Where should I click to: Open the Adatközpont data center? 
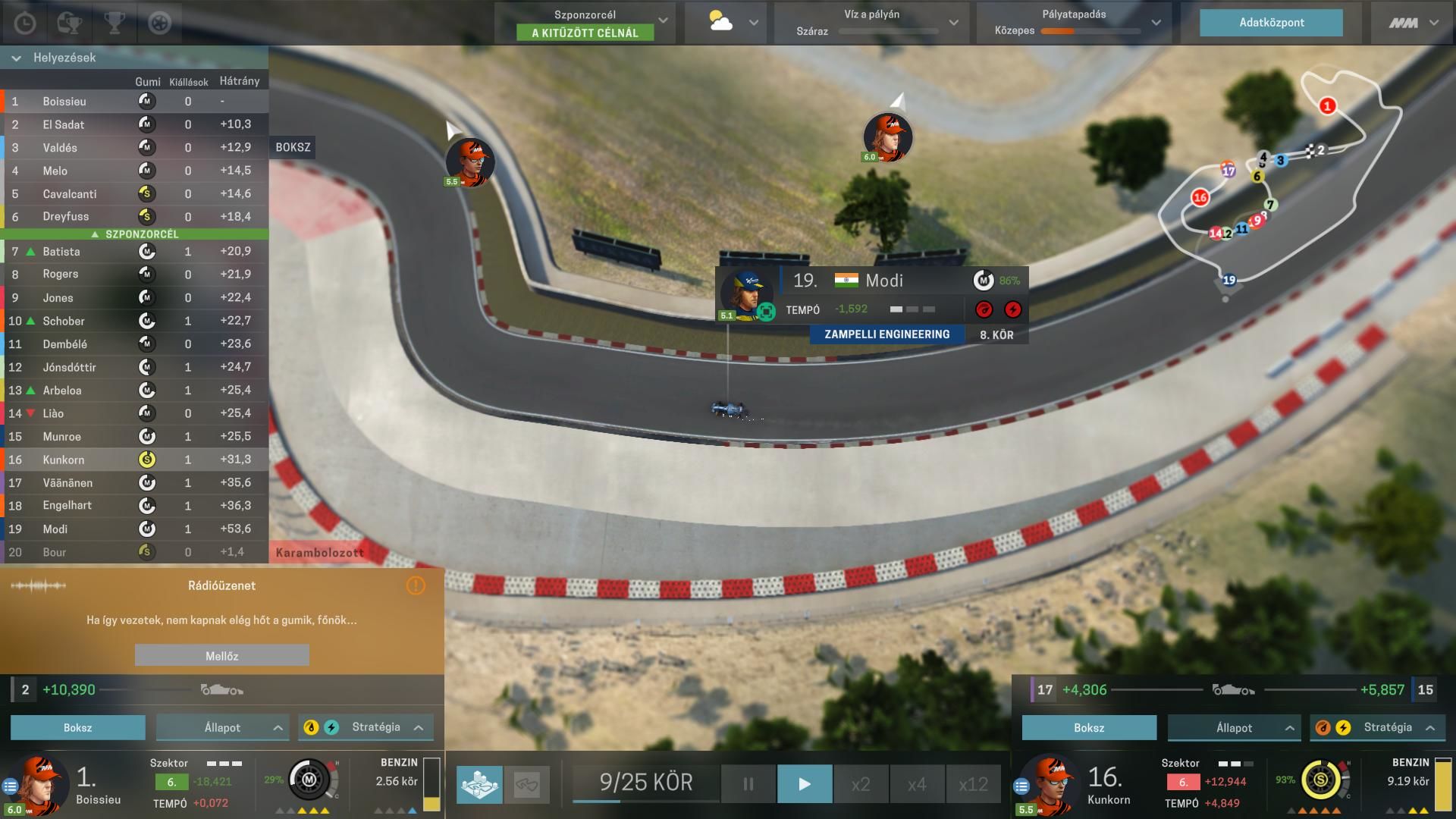coord(1271,23)
